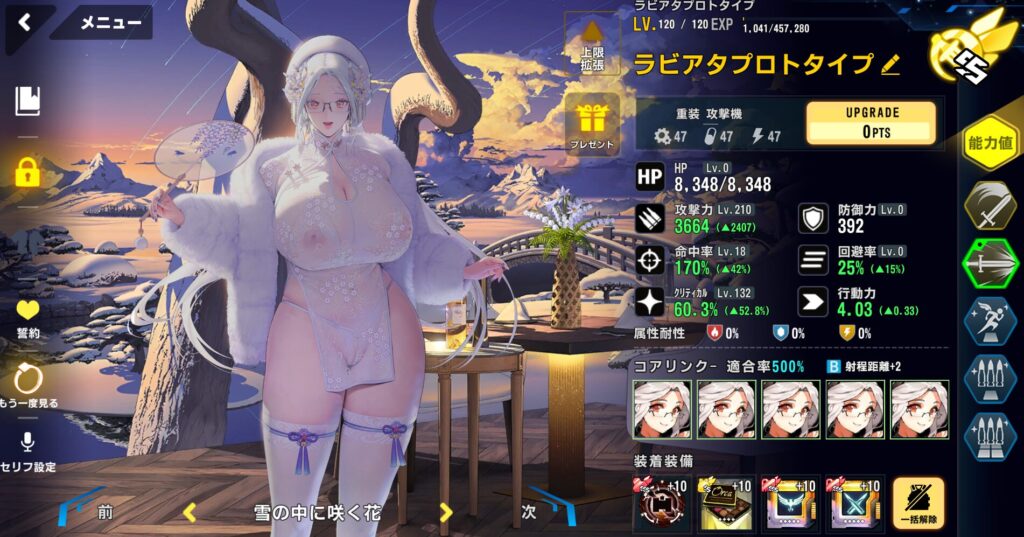This screenshot has width=1024, height=537.
Task: Toggle the yellow lock icon
Action: point(27,172)
